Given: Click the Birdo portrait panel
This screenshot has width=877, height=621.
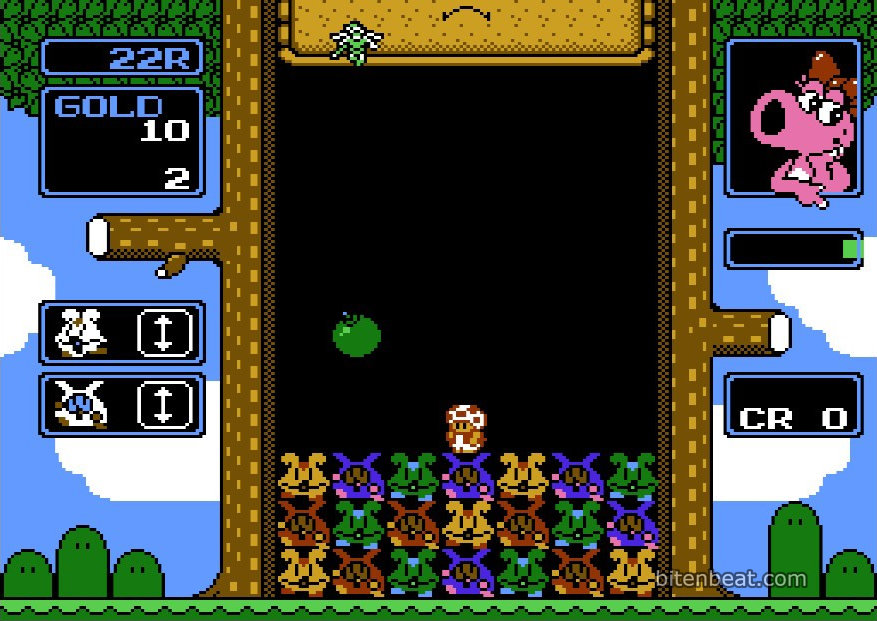Looking at the screenshot, I should tap(793, 118).
